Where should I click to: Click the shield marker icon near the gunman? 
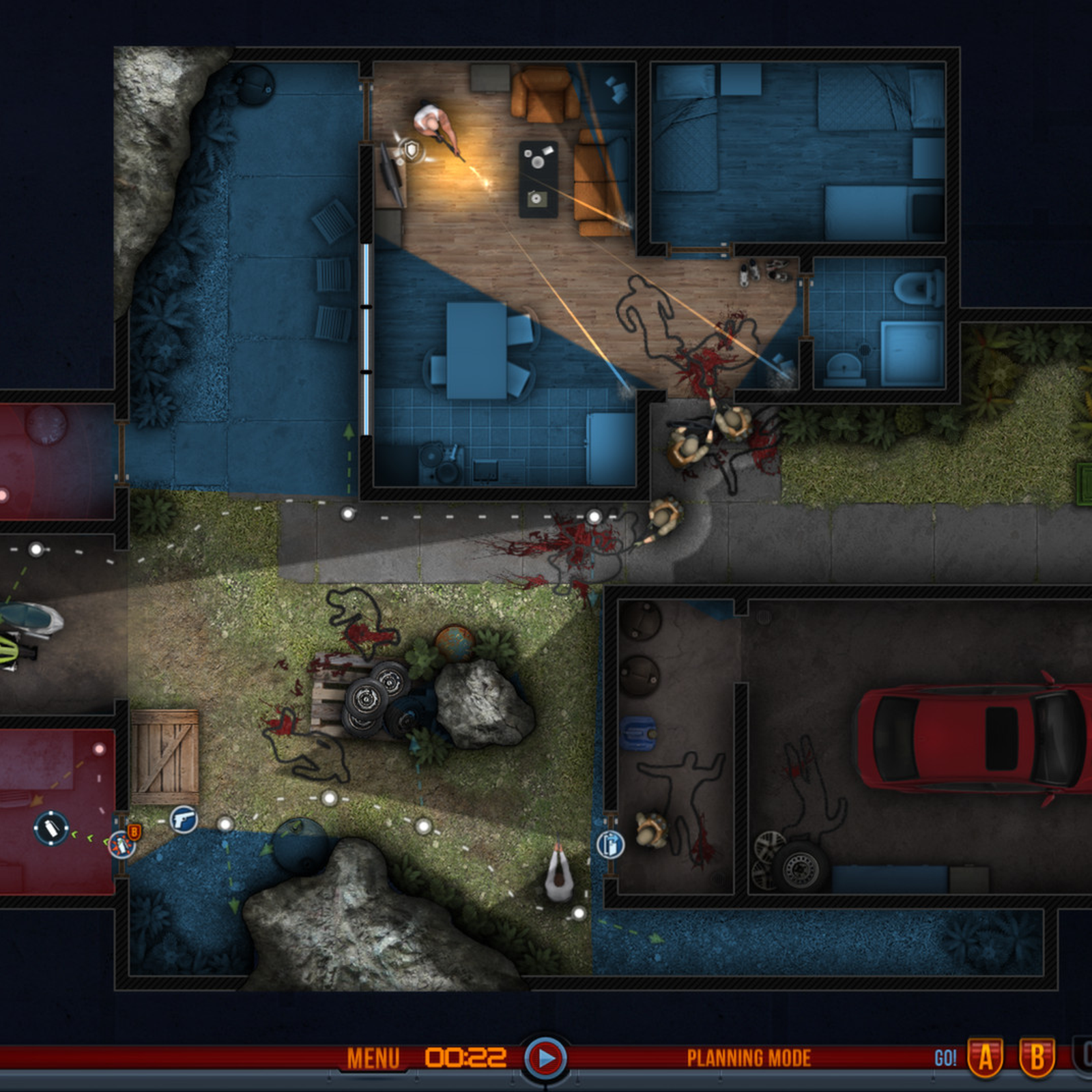[412, 150]
